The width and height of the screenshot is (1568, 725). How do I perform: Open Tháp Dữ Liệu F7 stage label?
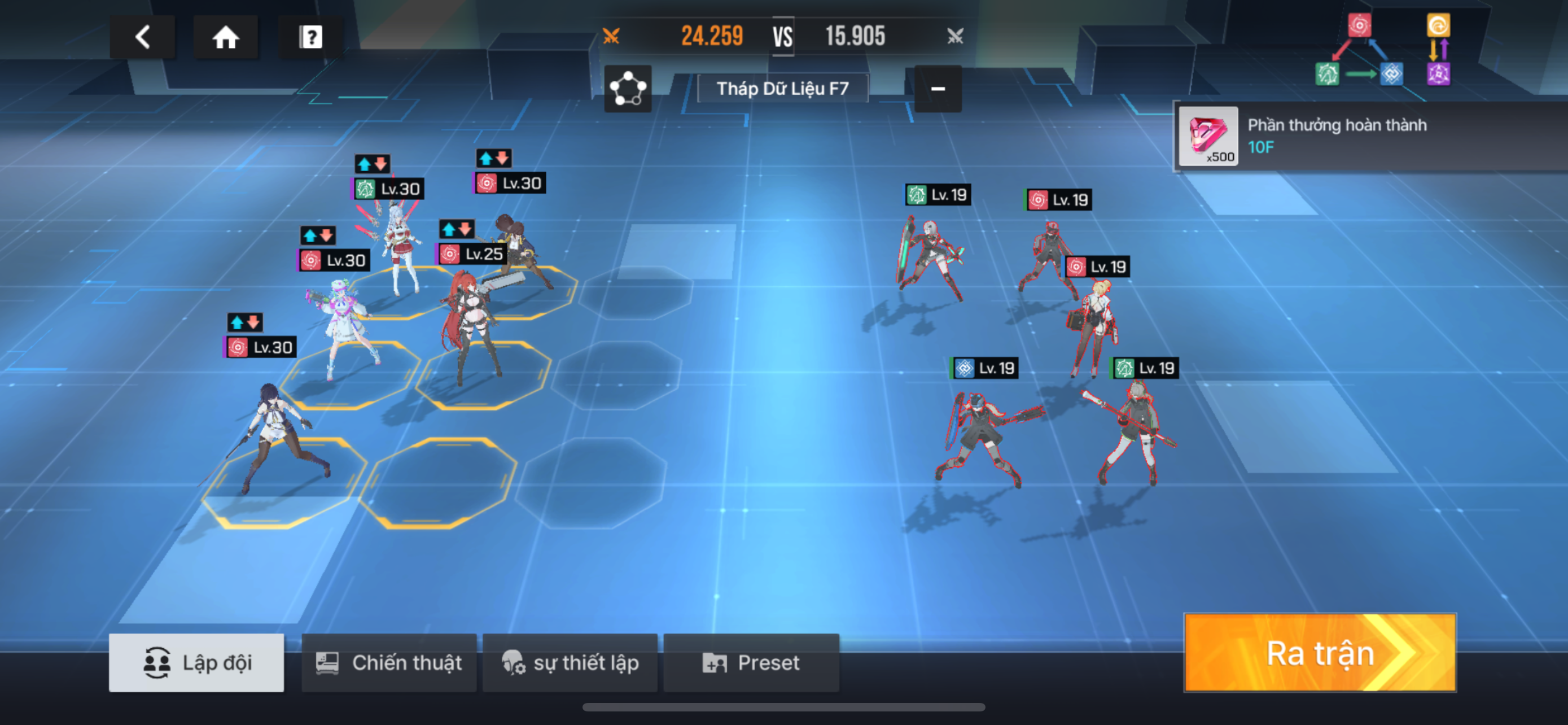point(782,89)
